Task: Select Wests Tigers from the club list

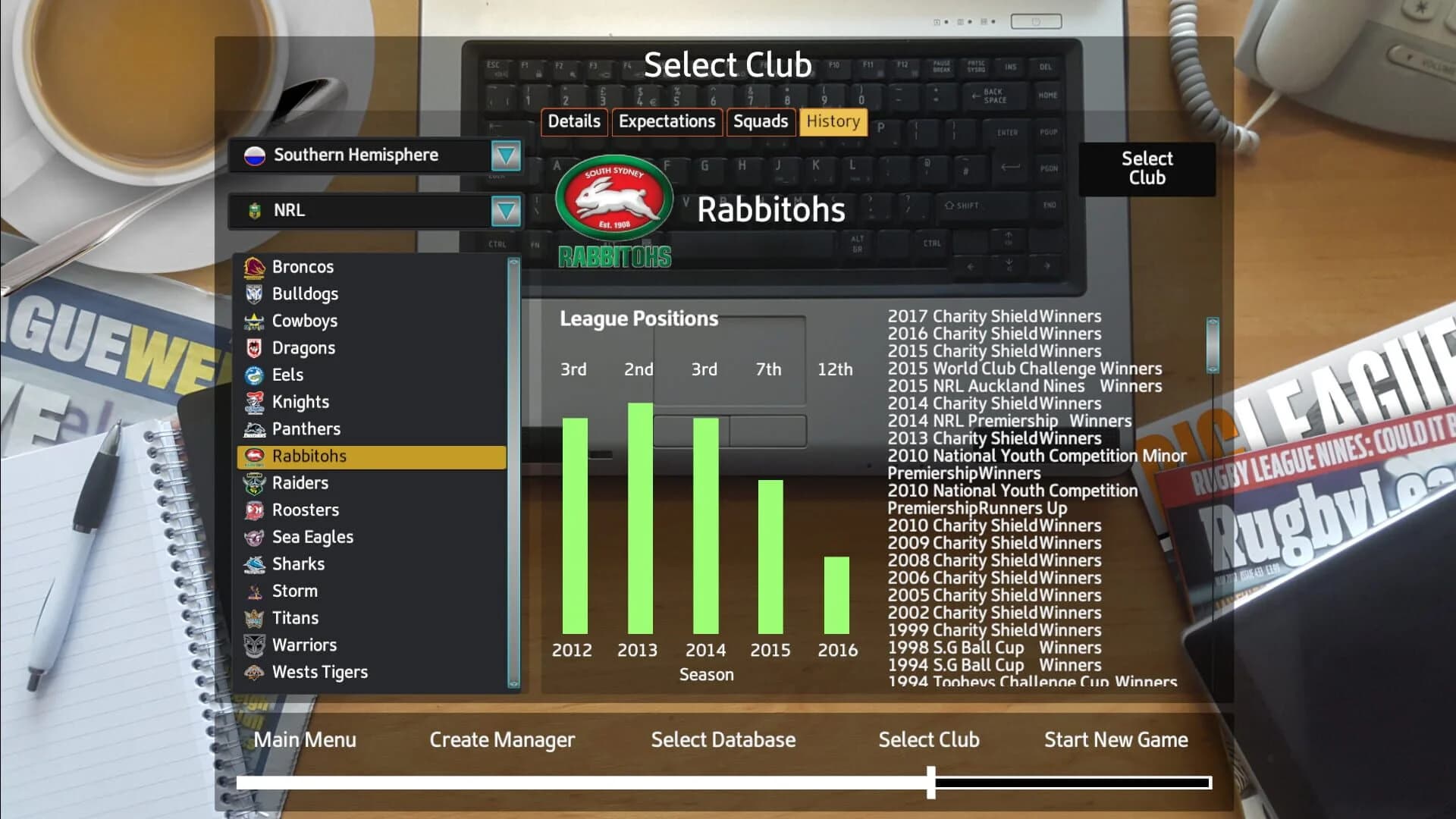Action: (318, 672)
